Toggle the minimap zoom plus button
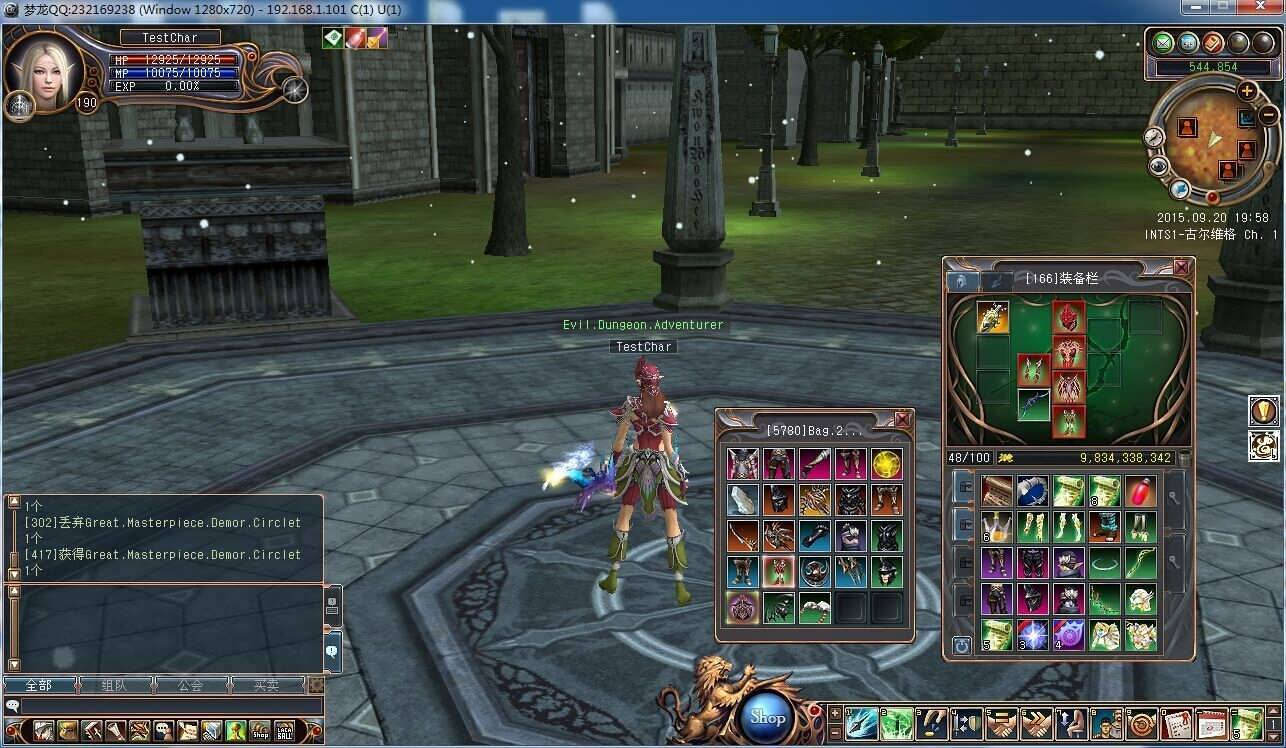The width and height of the screenshot is (1286, 748). click(x=1247, y=92)
